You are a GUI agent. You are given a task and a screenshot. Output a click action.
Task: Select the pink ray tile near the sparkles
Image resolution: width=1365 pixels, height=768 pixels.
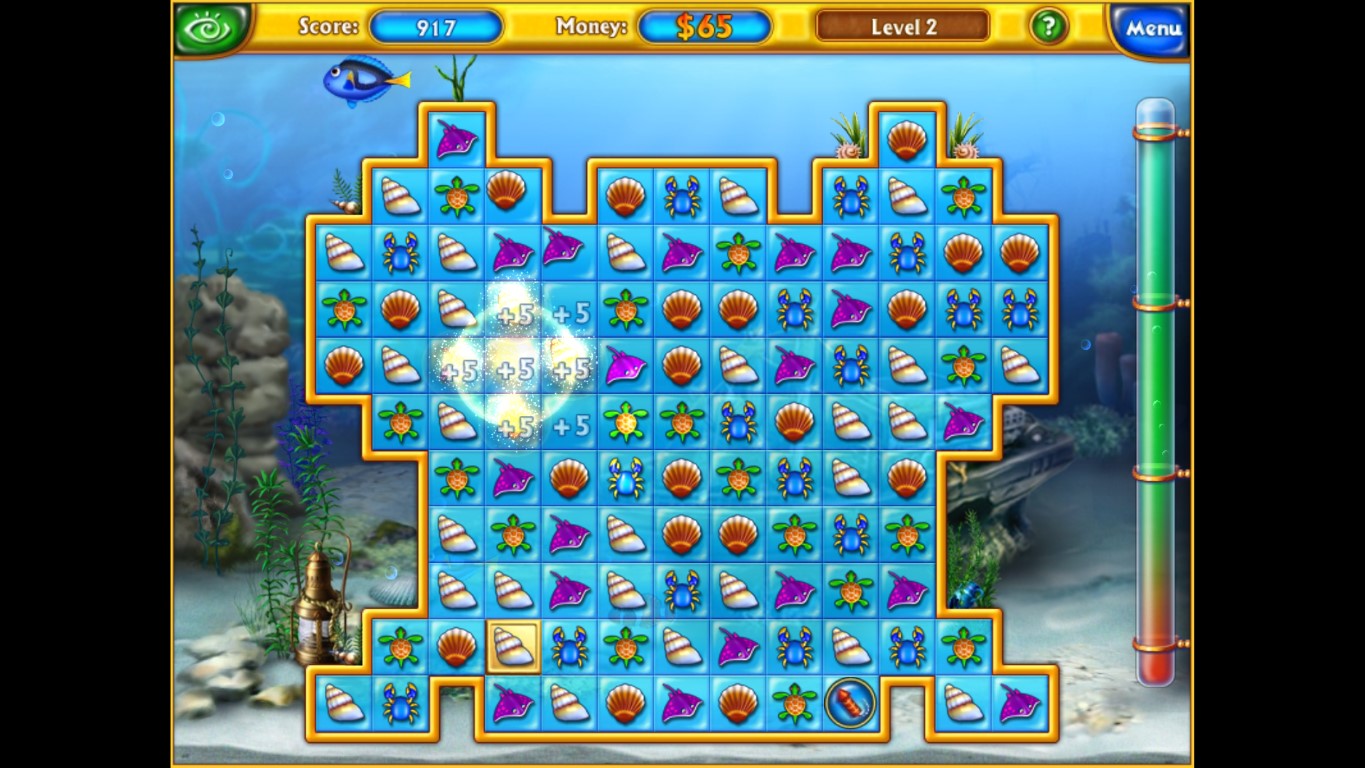tap(624, 369)
